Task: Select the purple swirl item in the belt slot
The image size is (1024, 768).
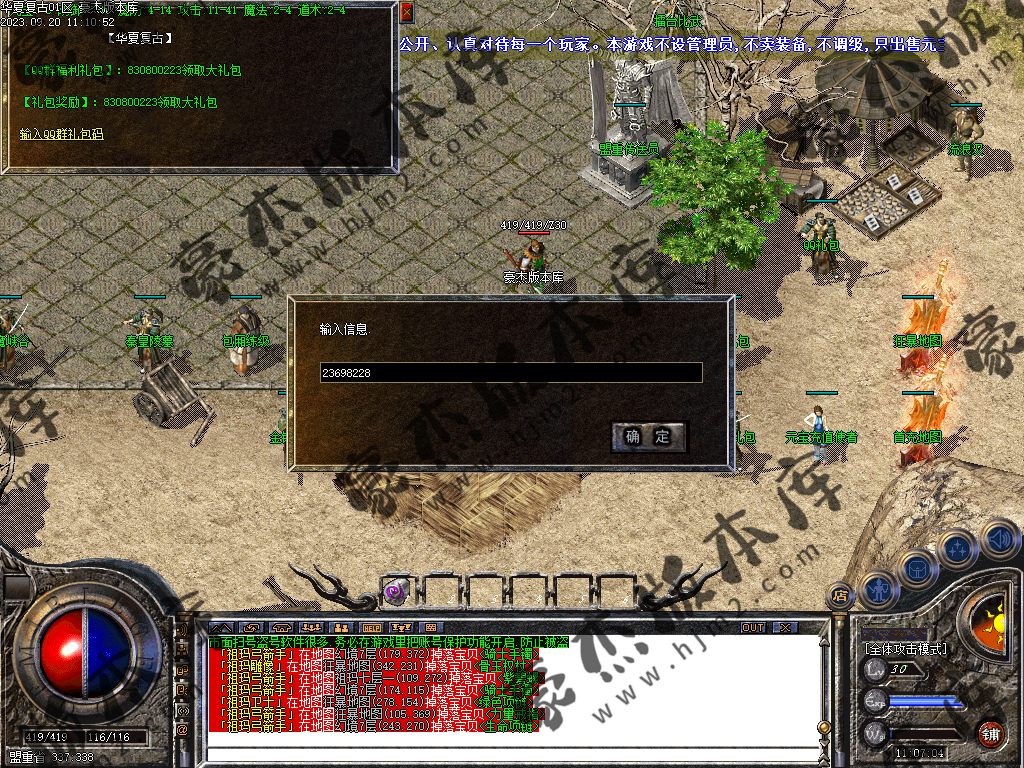Action: pyautogui.click(x=395, y=592)
